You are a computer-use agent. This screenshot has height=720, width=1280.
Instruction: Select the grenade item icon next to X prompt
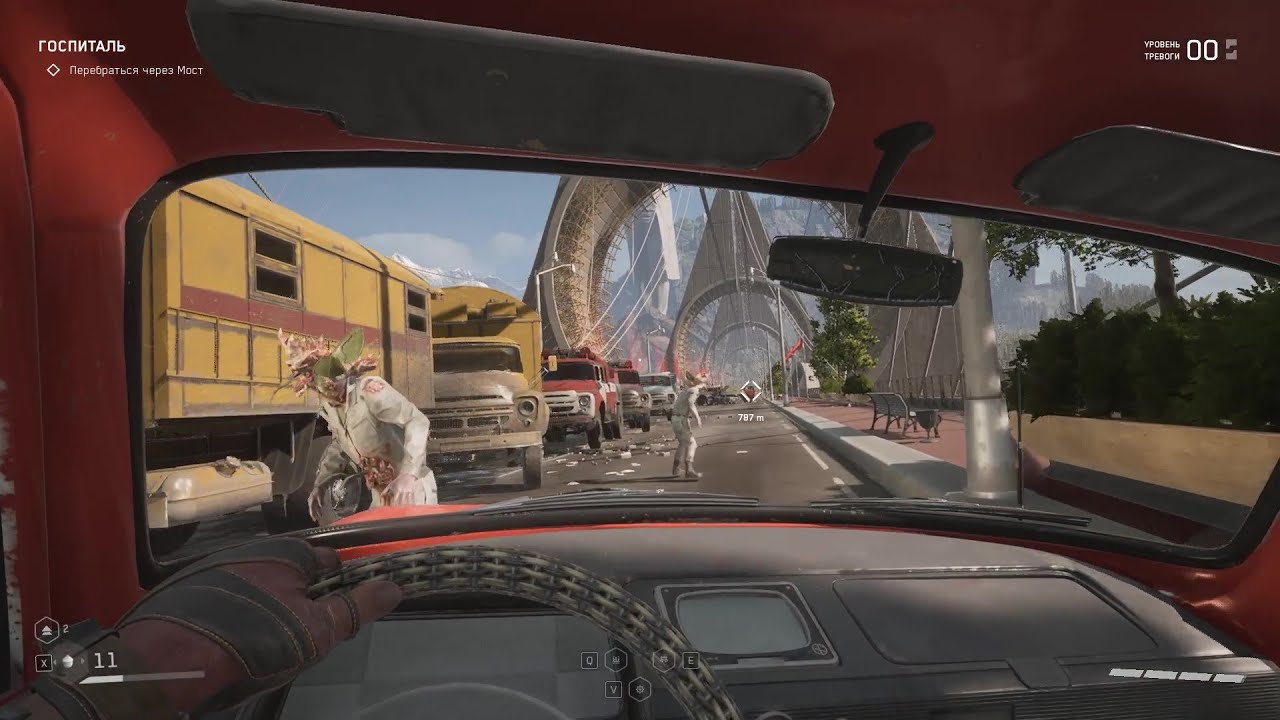(x=68, y=661)
